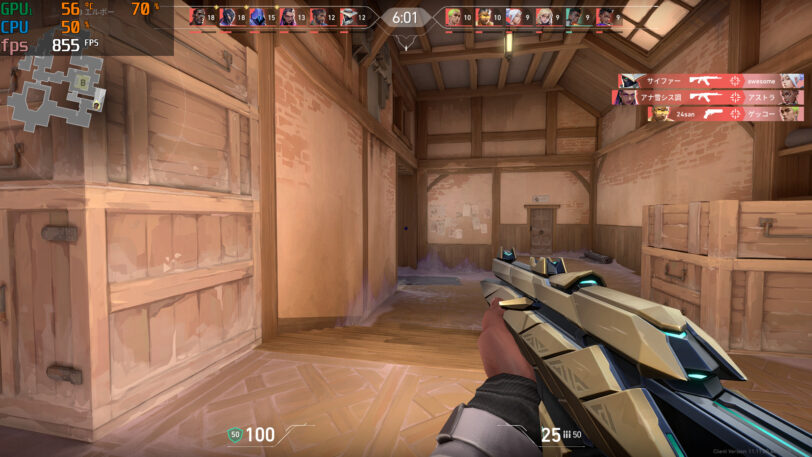Select the scoreboard agent portrait showing 13

click(x=288, y=17)
